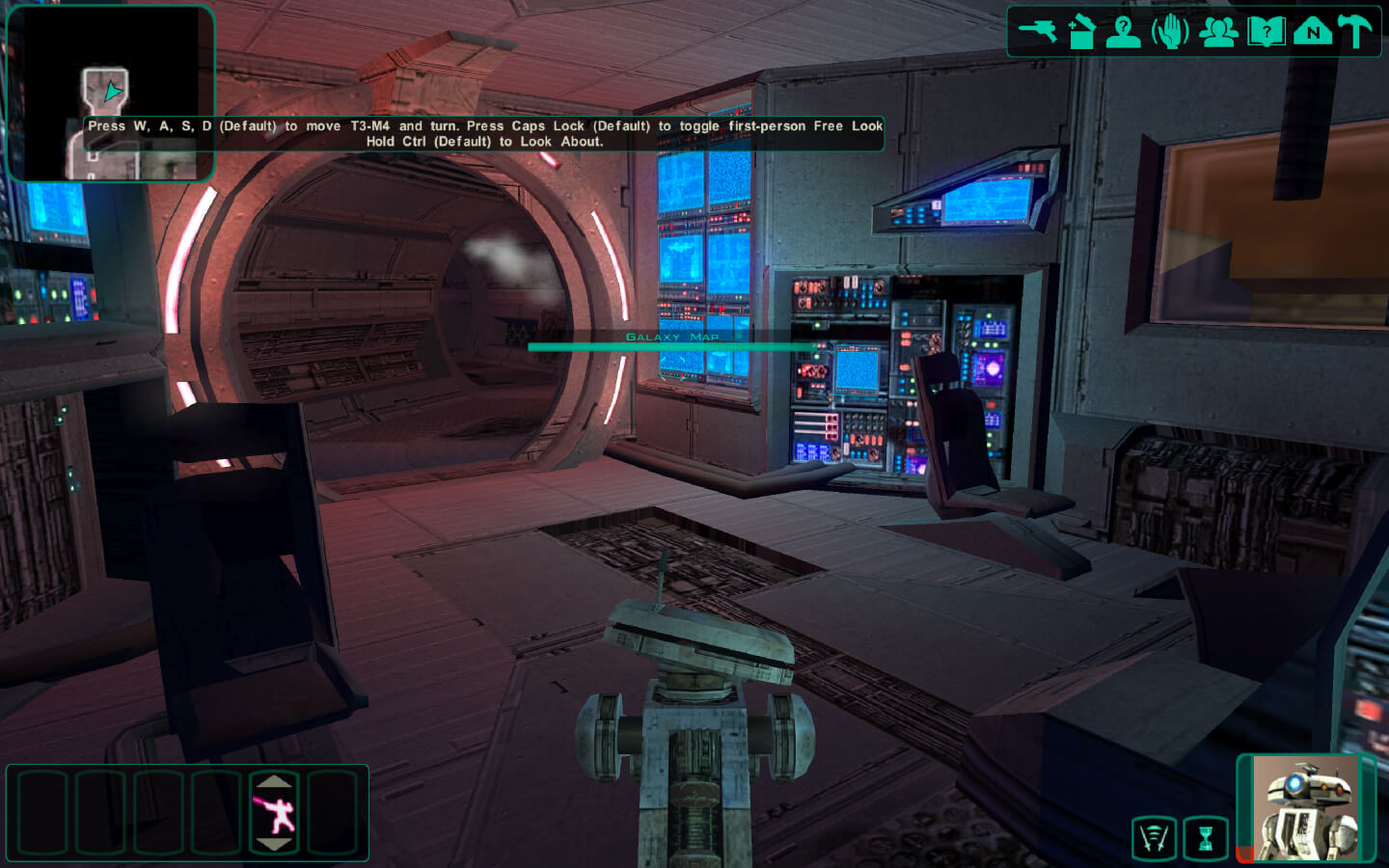The image size is (1389, 868).
Task: Select the Galaxy Map target label
Action: click(672, 338)
